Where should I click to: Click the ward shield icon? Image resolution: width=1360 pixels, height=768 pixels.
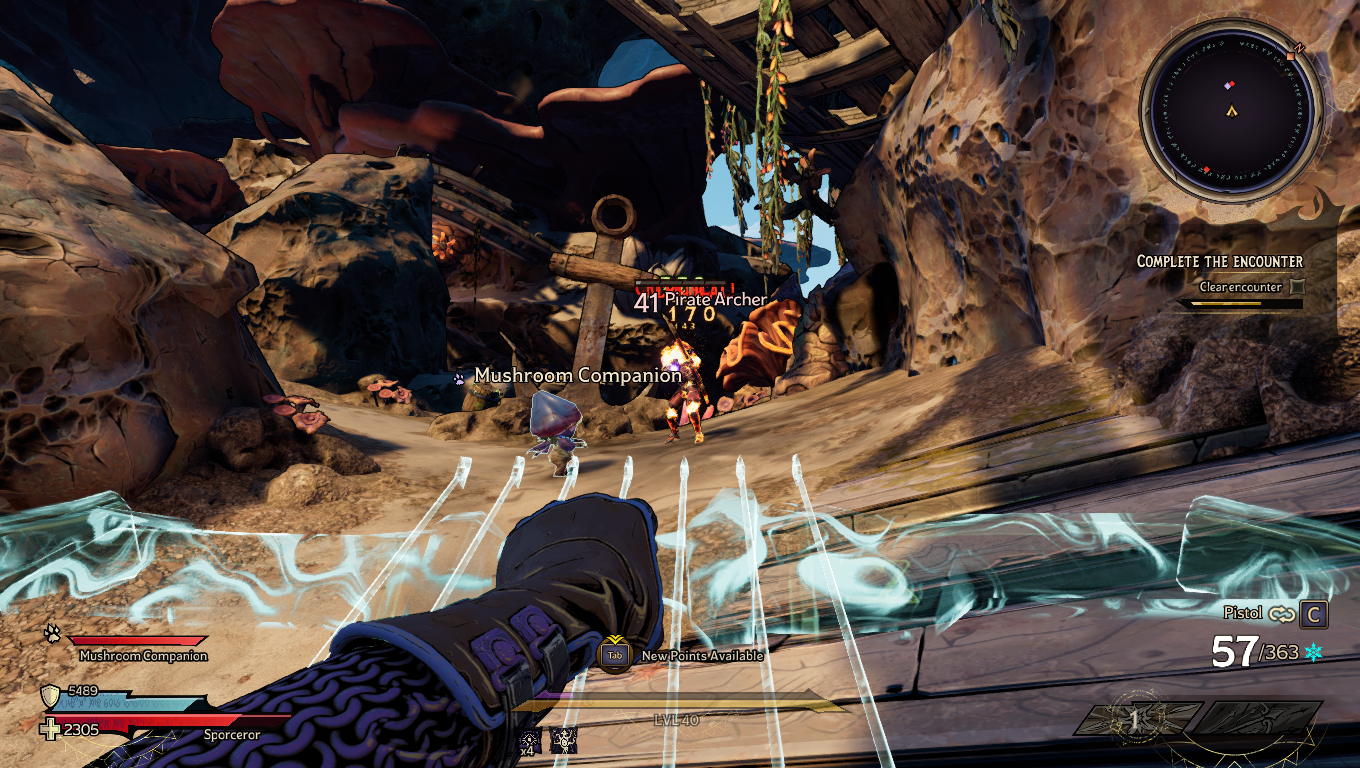point(49,696)
